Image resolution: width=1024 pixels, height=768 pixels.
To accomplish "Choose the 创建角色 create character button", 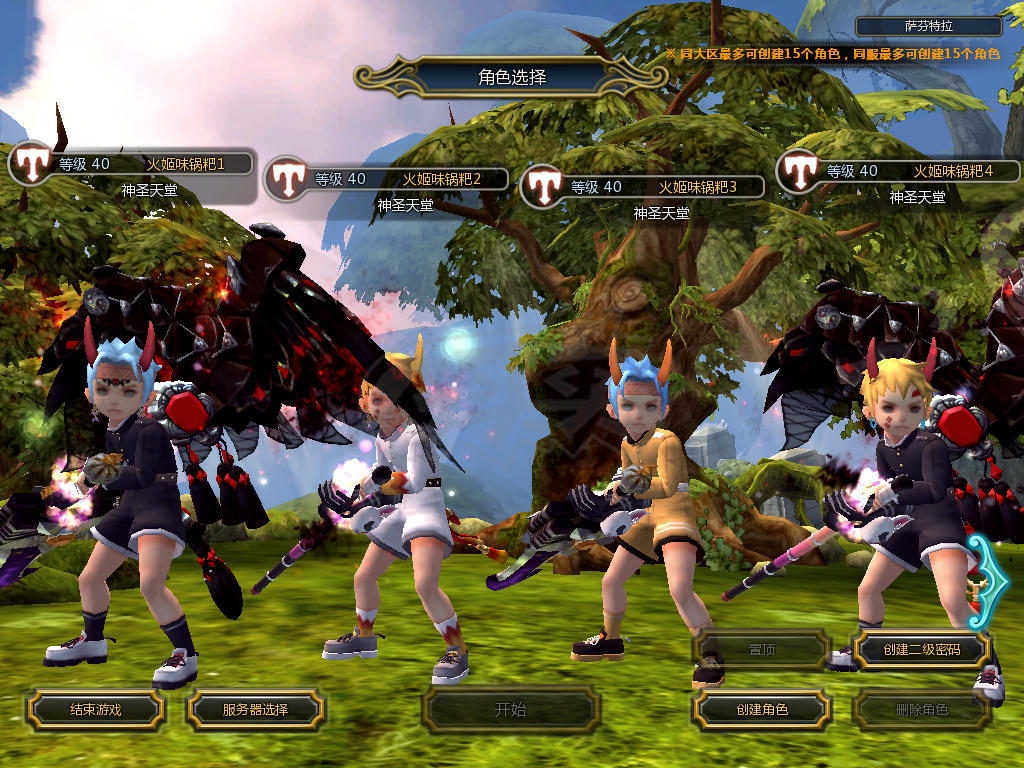I will [x=761, y=710].
